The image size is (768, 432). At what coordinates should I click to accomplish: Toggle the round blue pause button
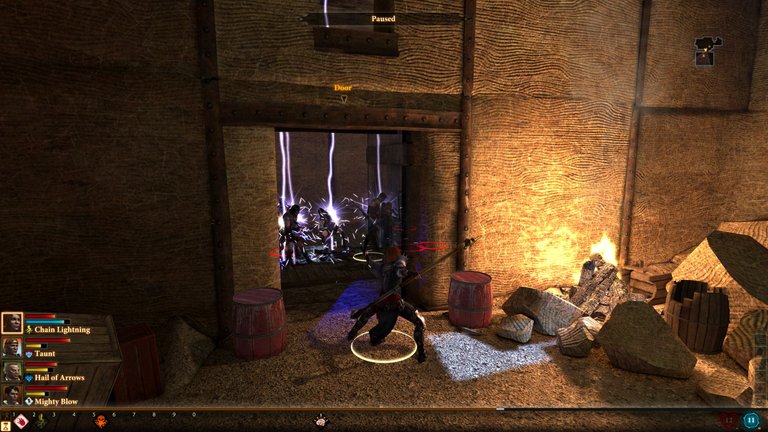pyautogui.click(x=751, y=421)
